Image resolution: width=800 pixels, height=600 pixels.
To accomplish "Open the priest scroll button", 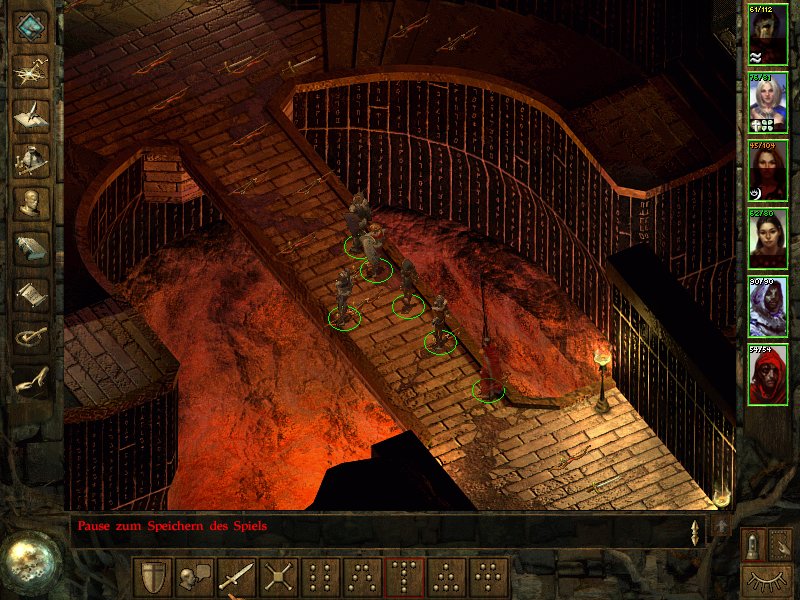I will pyautogui.click(x=32, y=292).
